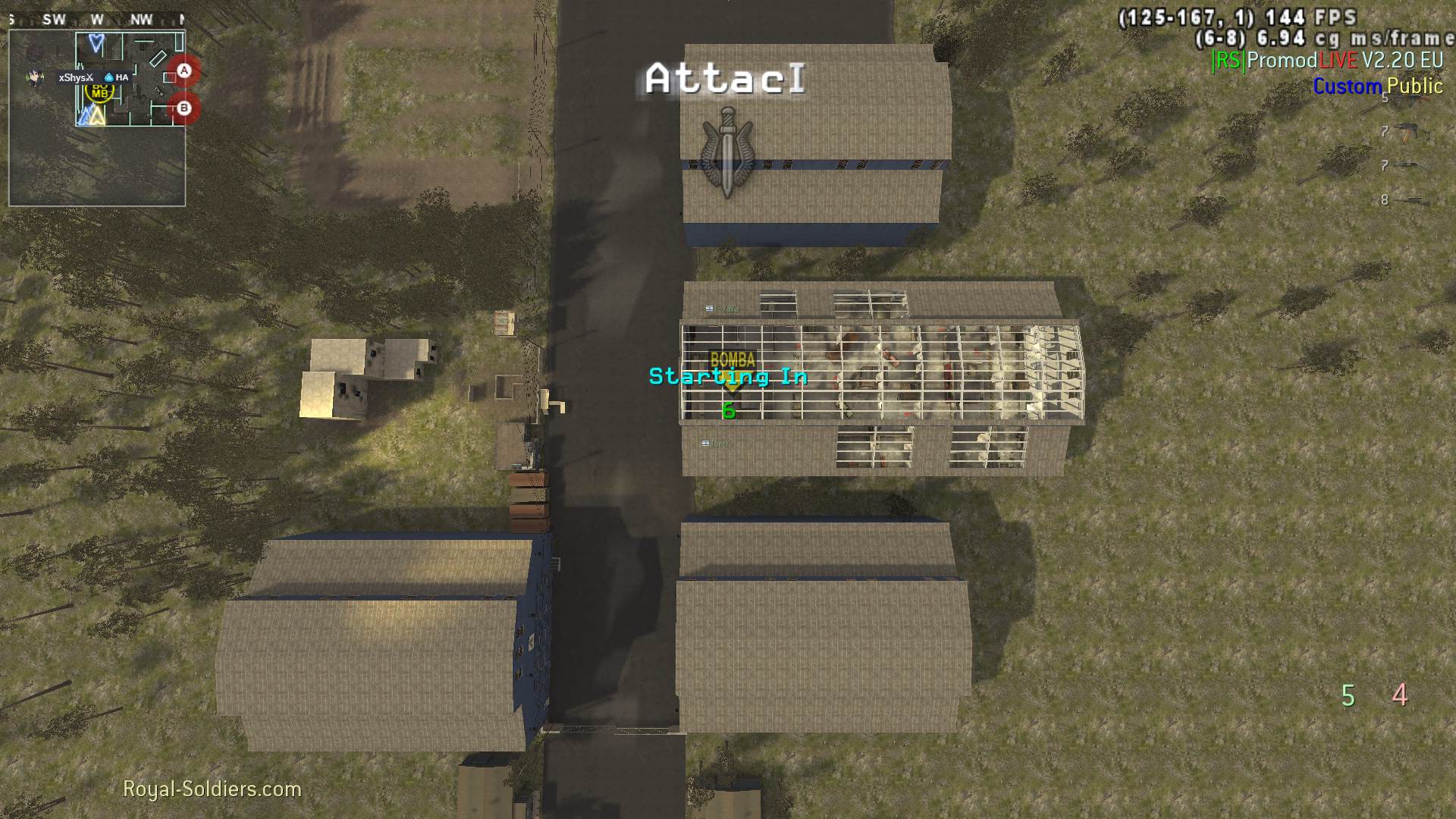Click the flag icon beside the Zafer nametag
The image size is (1456, 819).
(709, 308)
